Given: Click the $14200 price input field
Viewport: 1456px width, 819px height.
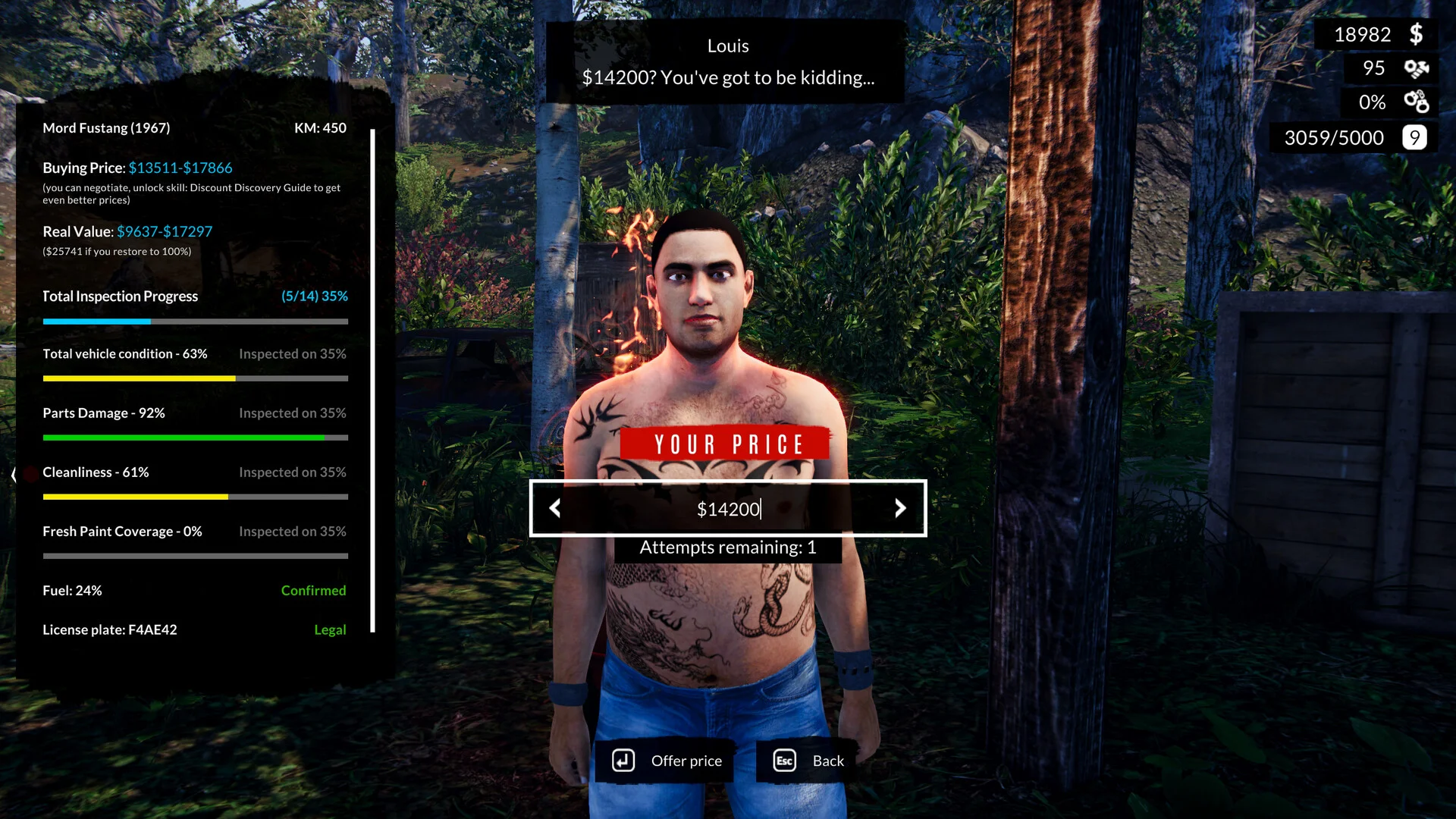Looking at the screenshot, I should [728, 509].
